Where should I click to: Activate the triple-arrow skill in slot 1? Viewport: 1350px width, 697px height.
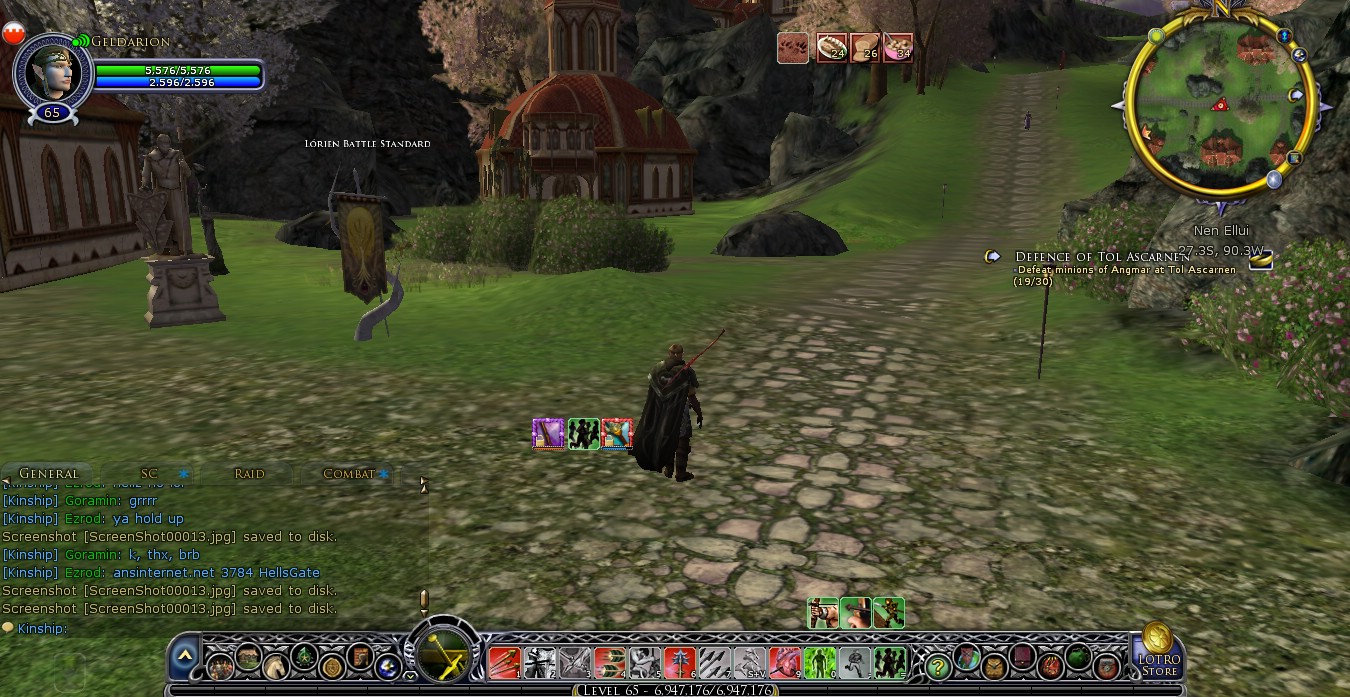[x=503, y=662]
